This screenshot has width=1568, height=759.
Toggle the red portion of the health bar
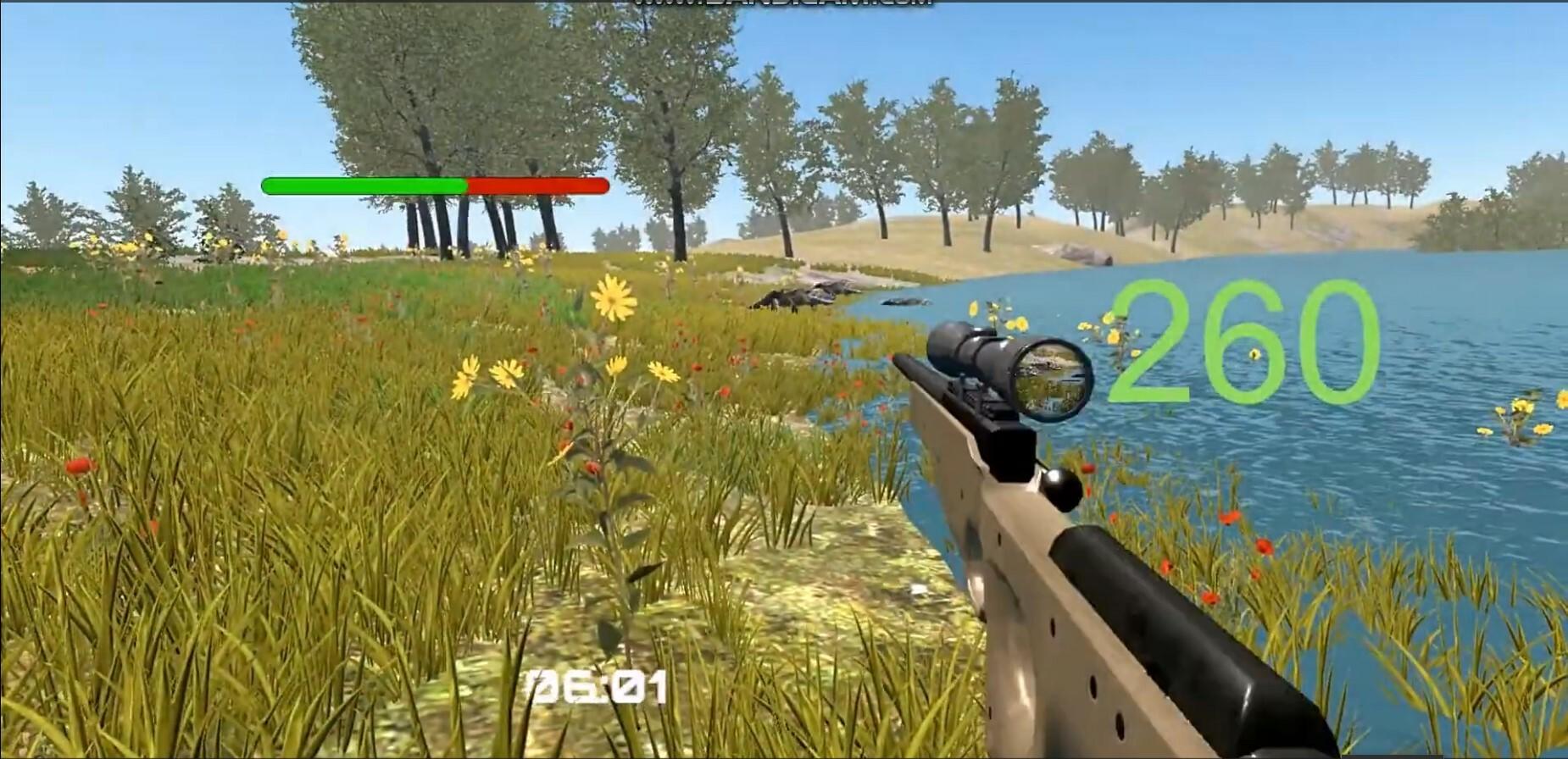534,185
